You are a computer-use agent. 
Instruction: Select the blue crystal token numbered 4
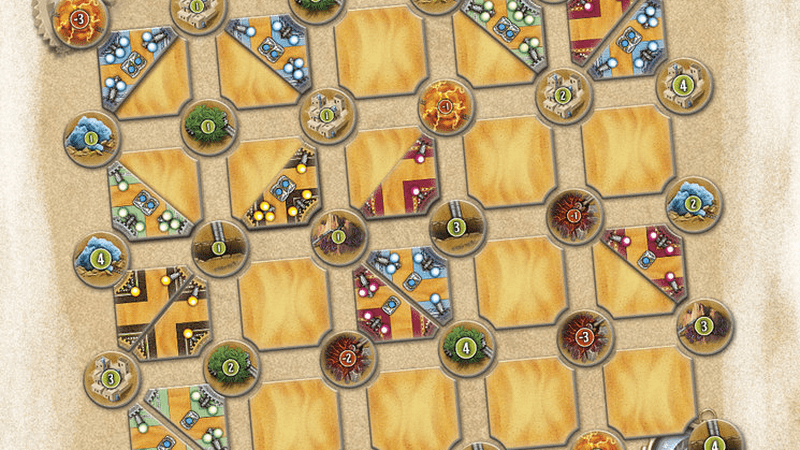(101, 257)
